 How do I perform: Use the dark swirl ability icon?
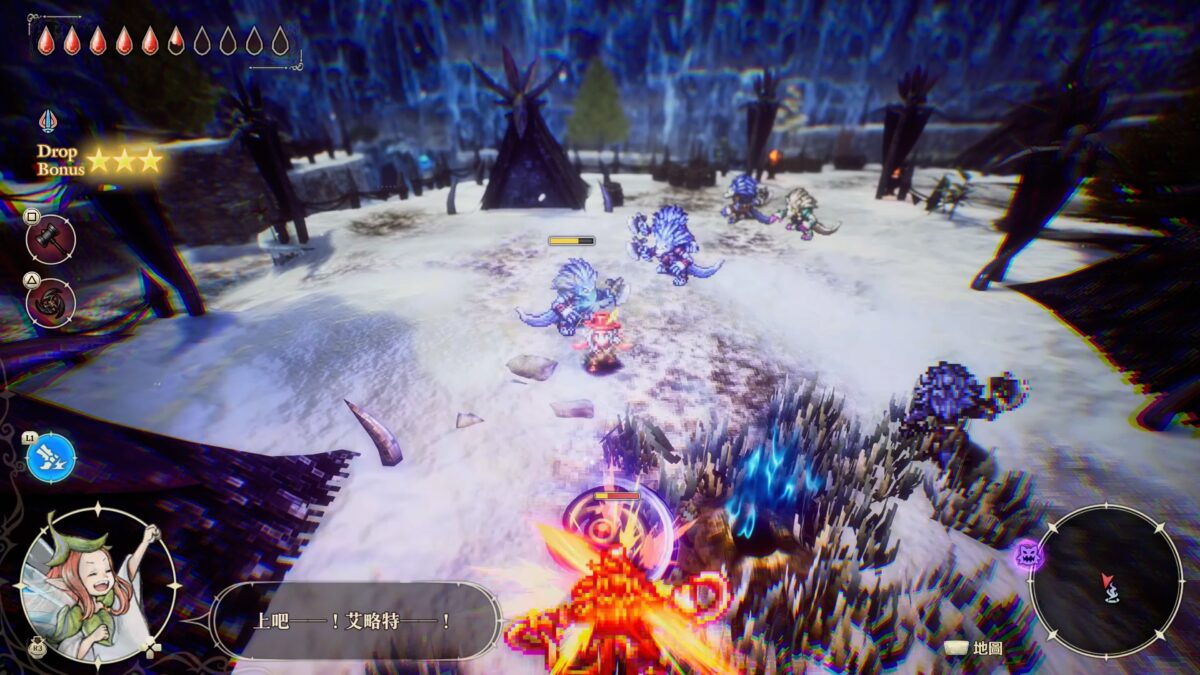coord(50,302)
